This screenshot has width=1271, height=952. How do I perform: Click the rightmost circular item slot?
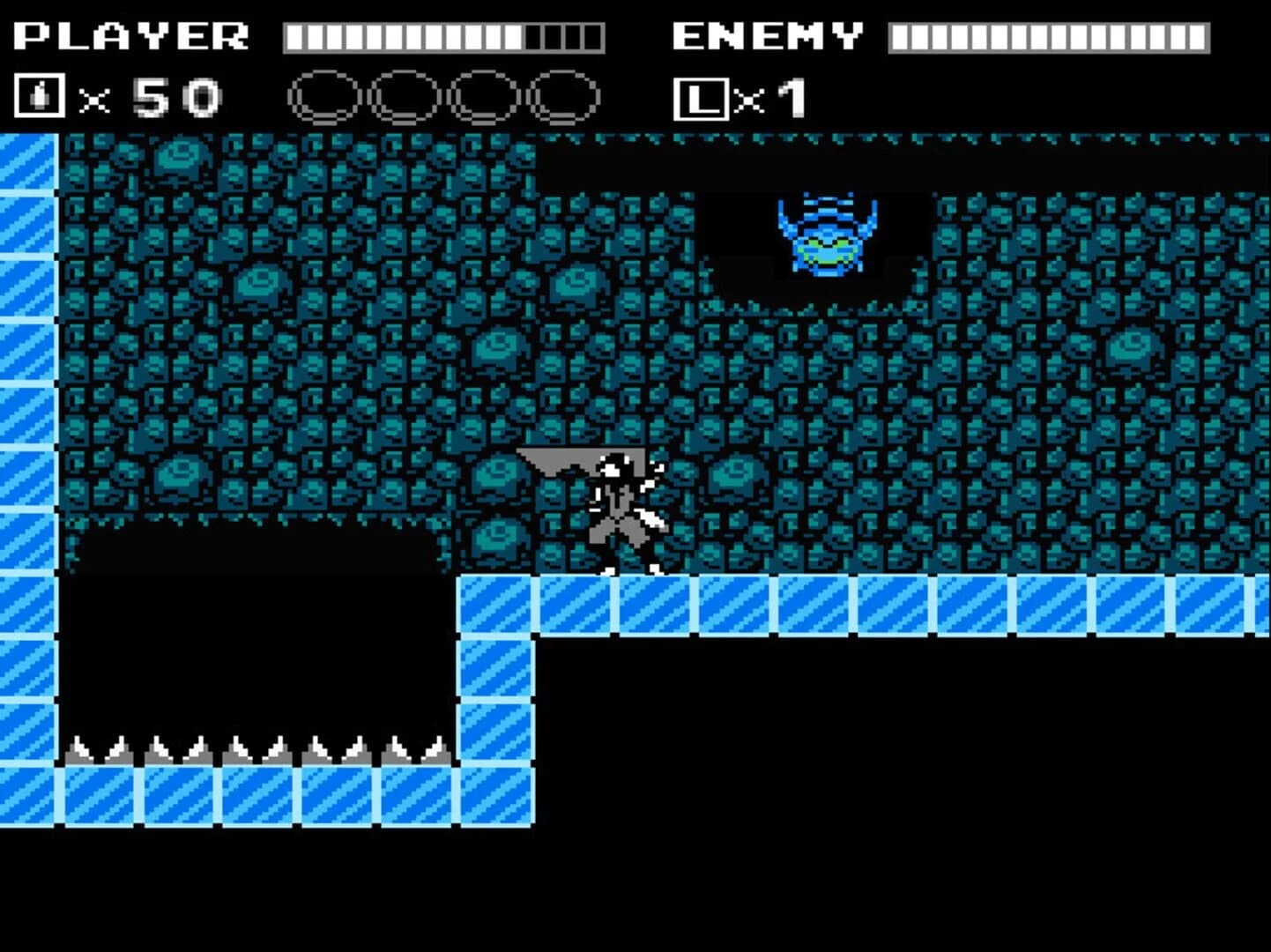pyautogui.click(x=562, y=97)
